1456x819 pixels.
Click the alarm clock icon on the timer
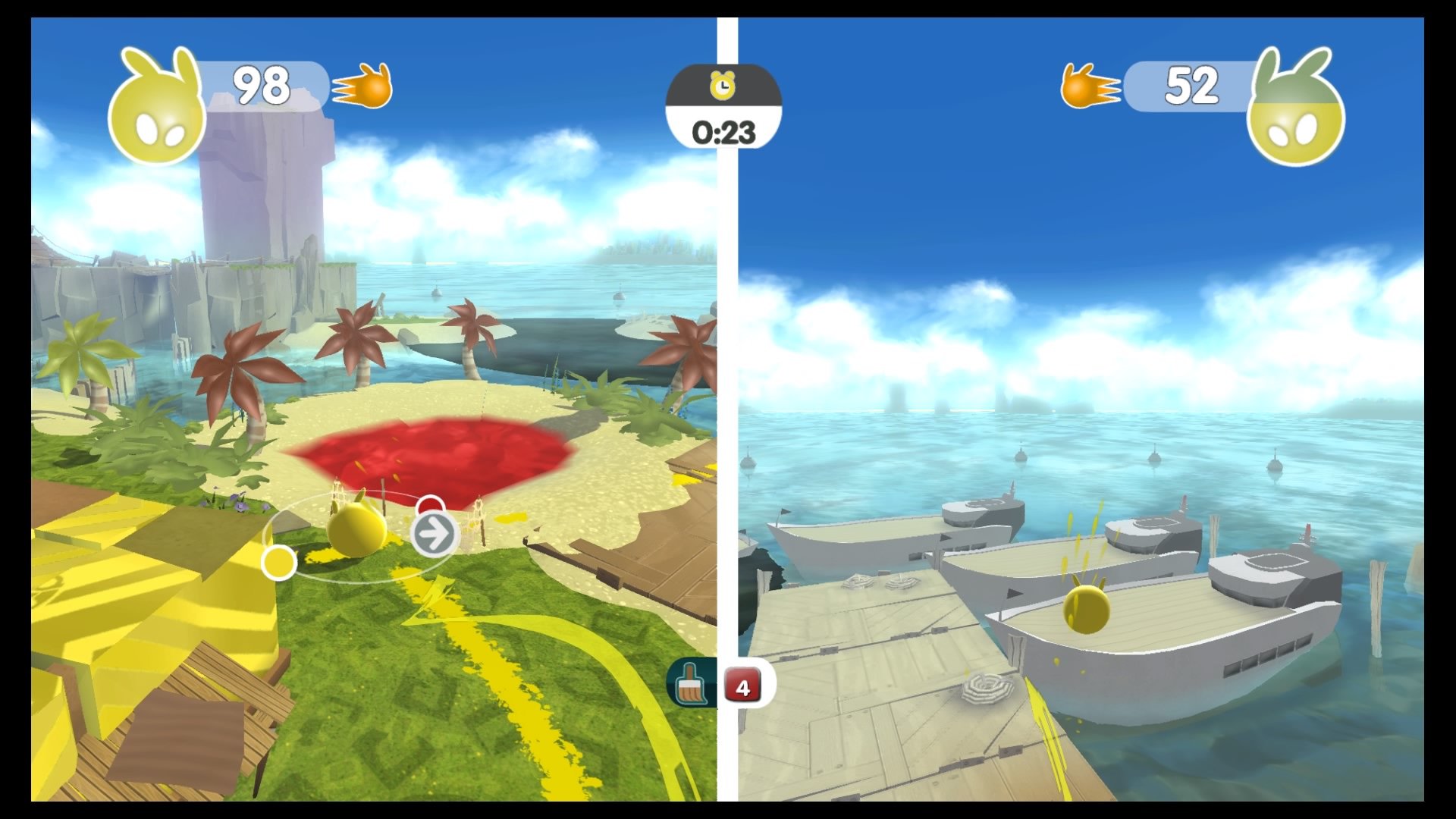[724, 86]
